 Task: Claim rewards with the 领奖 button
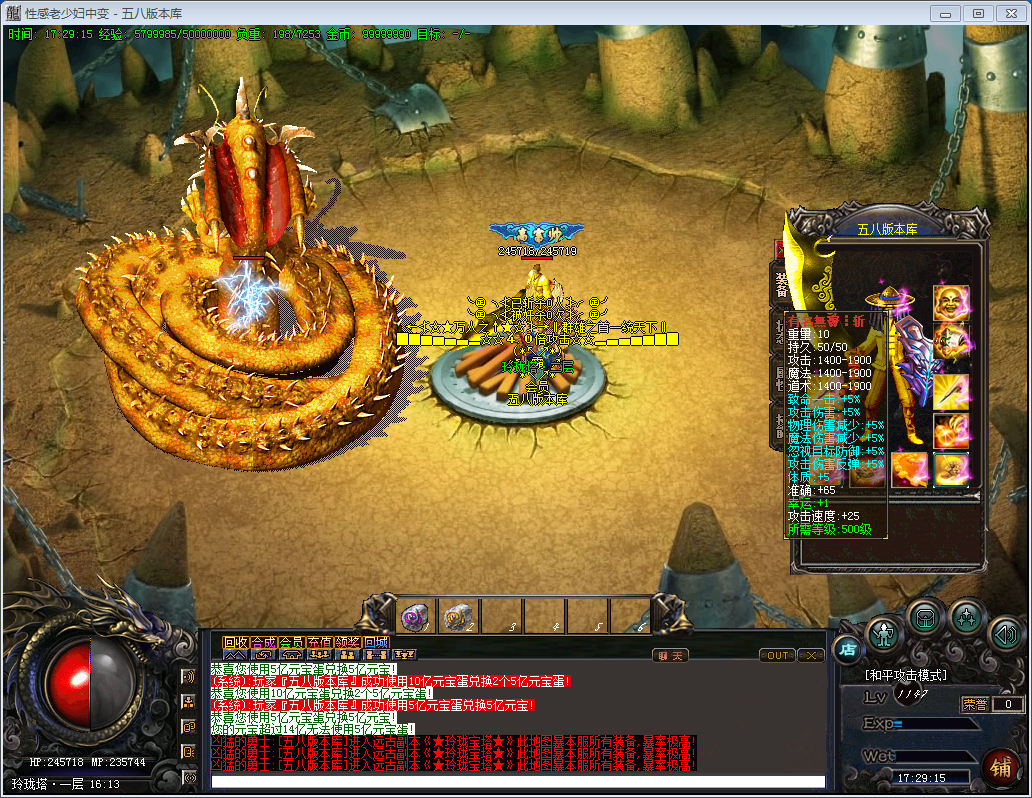[347, 642]
